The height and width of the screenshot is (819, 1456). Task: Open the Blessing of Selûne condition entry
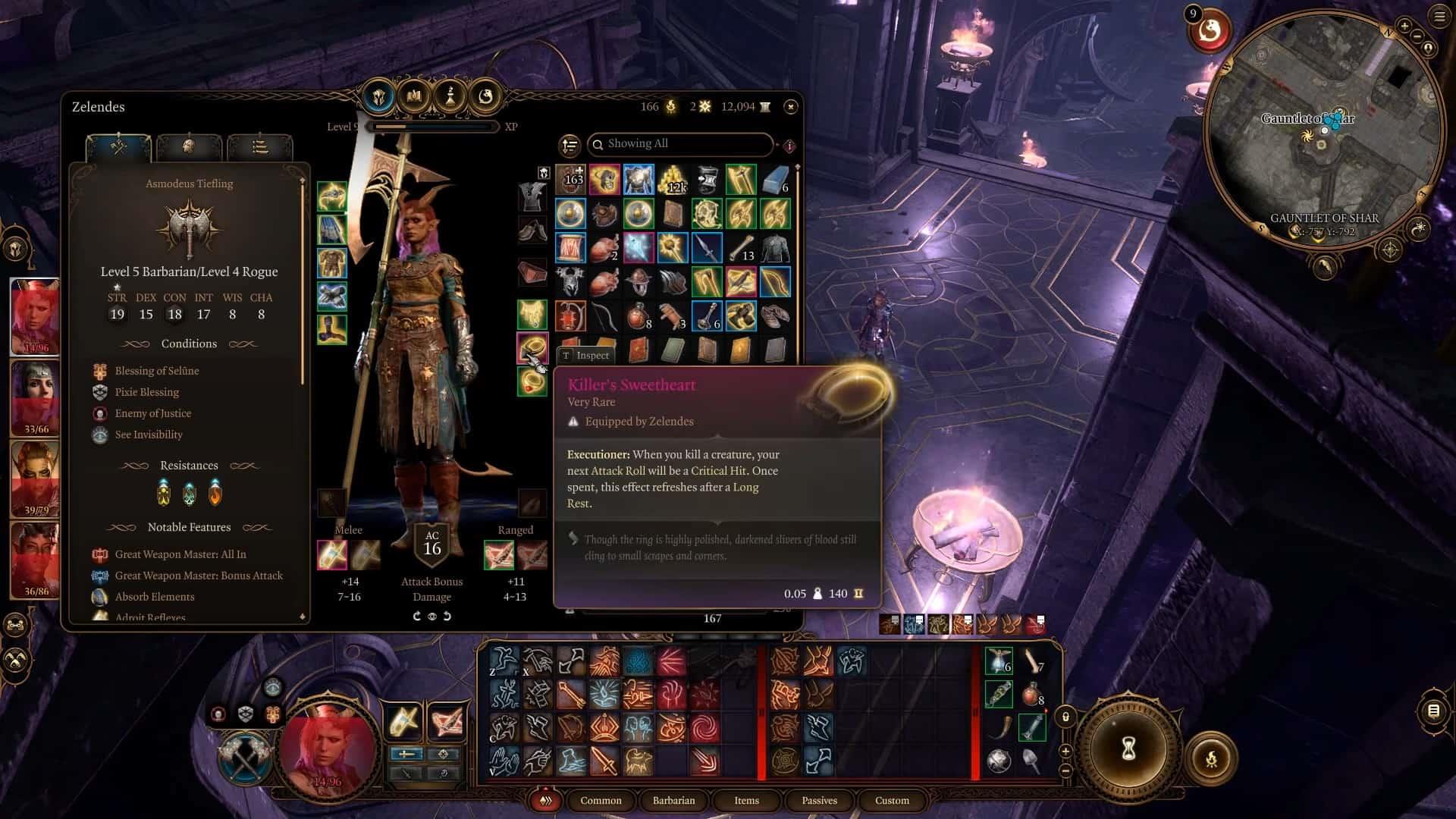[156, 371]
